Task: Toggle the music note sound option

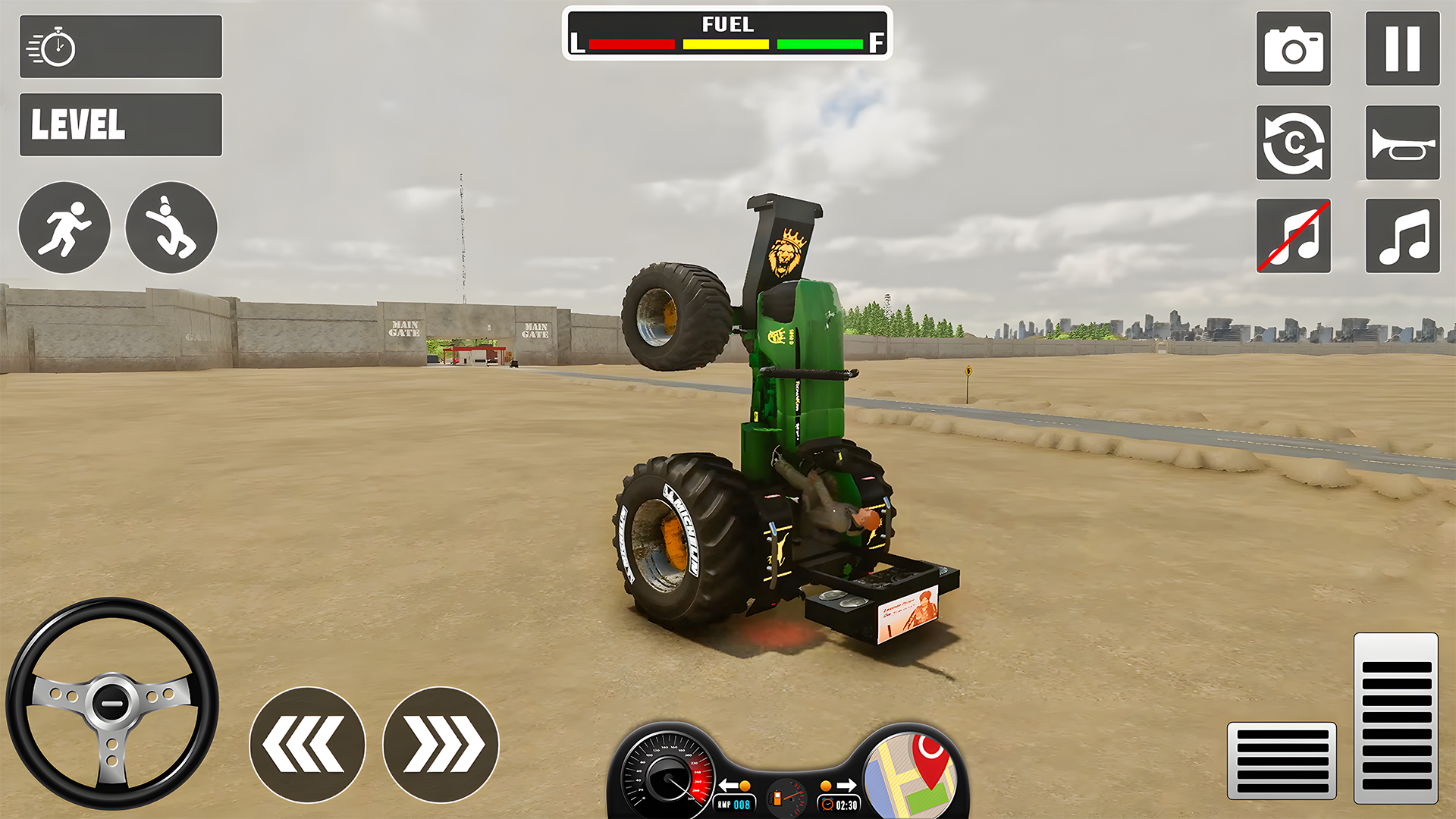Action: (1401, 237)
